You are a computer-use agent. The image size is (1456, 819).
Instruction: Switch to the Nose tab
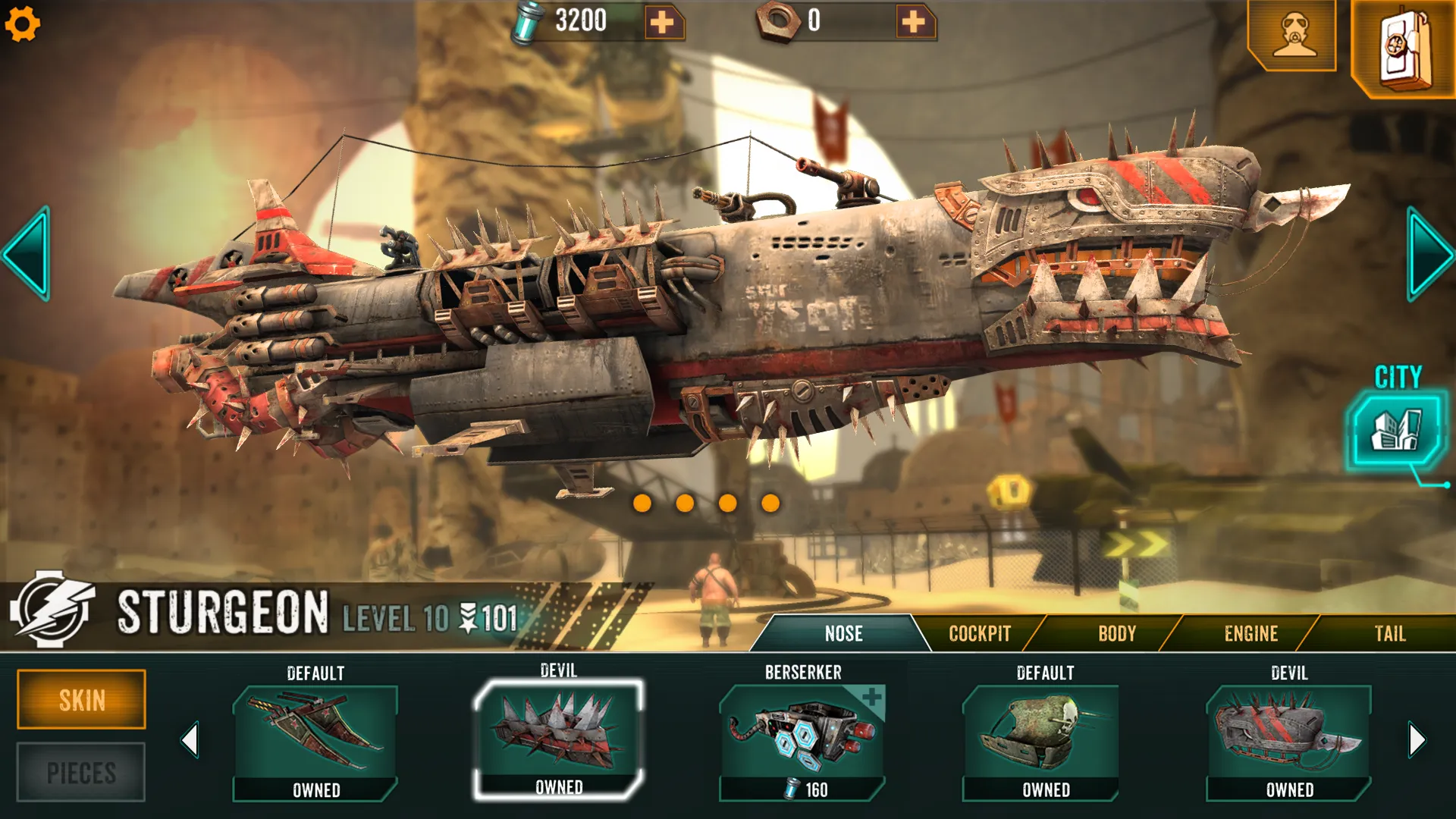pos(843,634)
